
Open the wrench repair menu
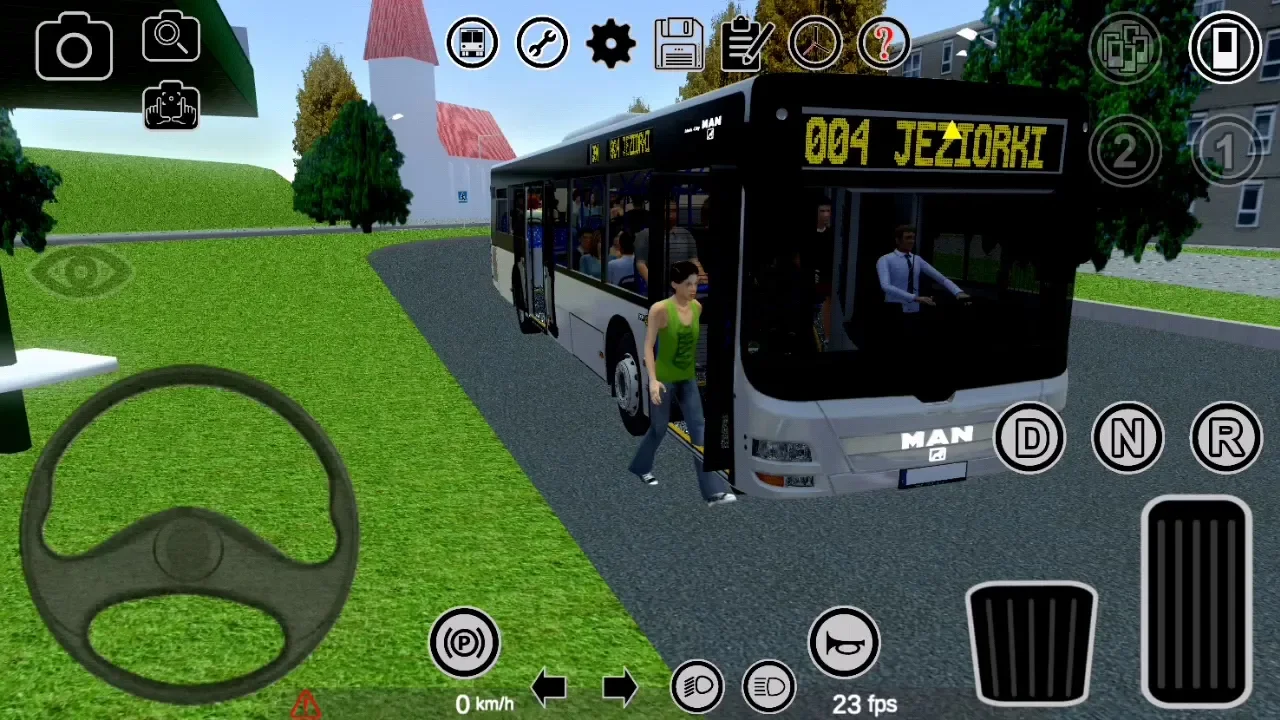(542, 43)
